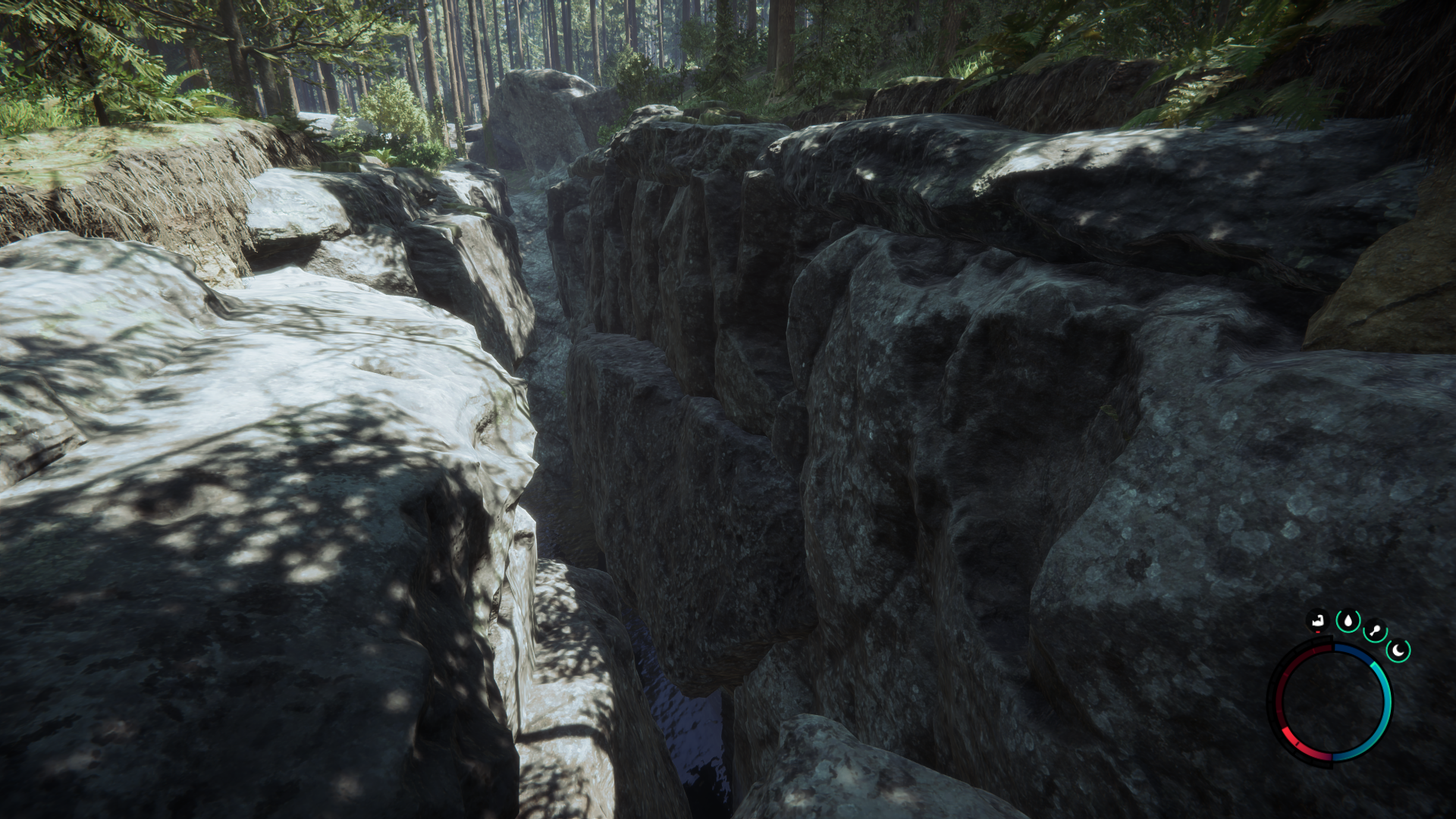Select the crescent moon rest icon
The width and height of the screenshot is (1456, 819).
click(x=1398, y=650)
